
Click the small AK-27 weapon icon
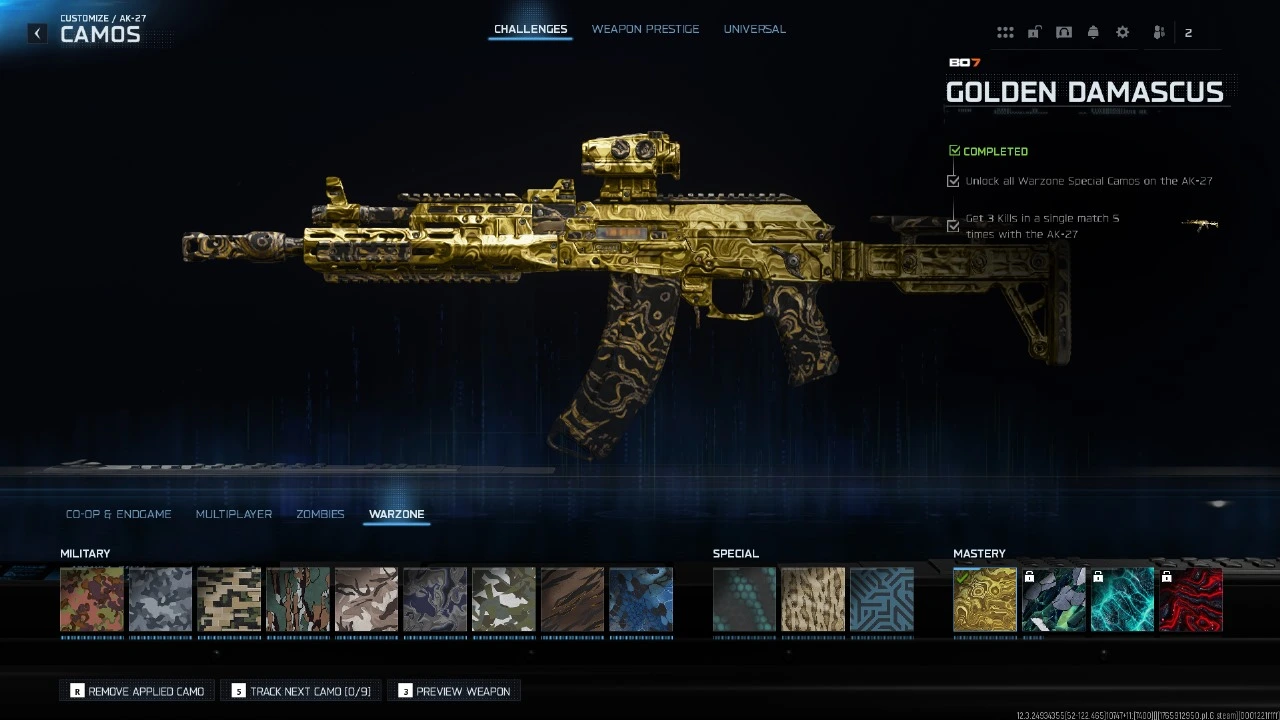(1199, 224)
